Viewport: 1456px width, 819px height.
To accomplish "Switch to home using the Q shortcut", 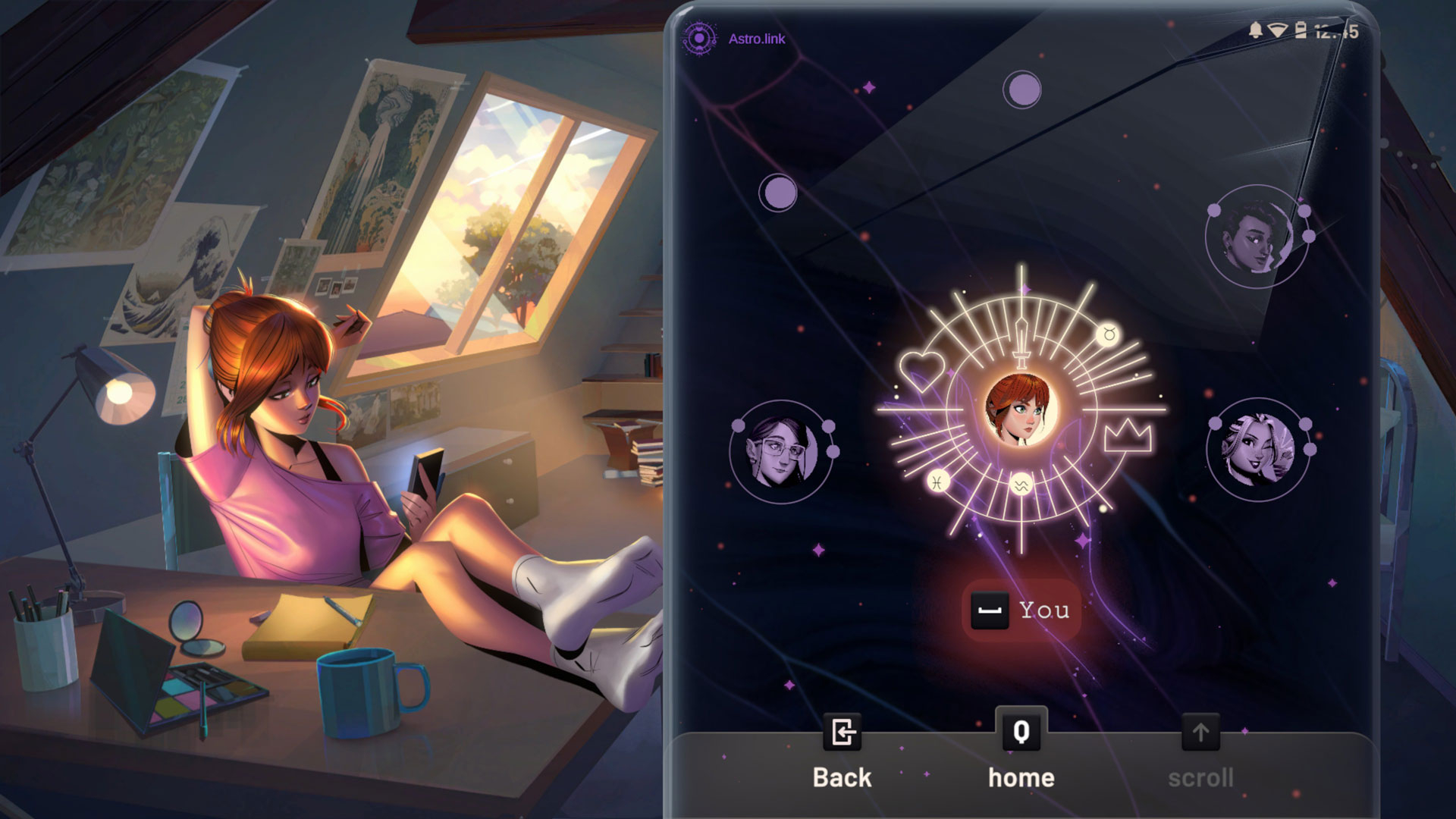I will (x=1021, y=733).
